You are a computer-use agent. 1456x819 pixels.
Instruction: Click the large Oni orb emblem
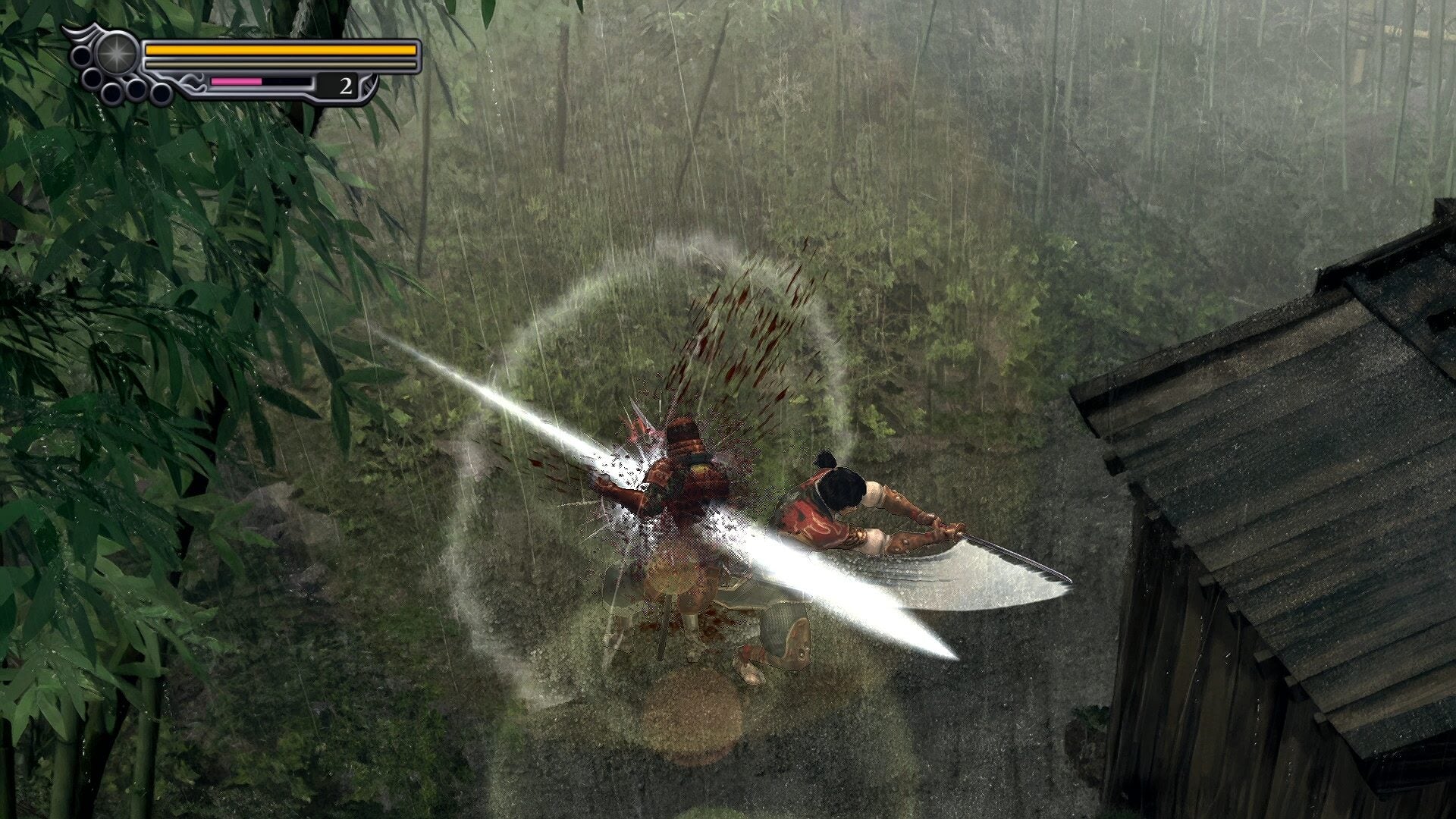pos(117,52)
